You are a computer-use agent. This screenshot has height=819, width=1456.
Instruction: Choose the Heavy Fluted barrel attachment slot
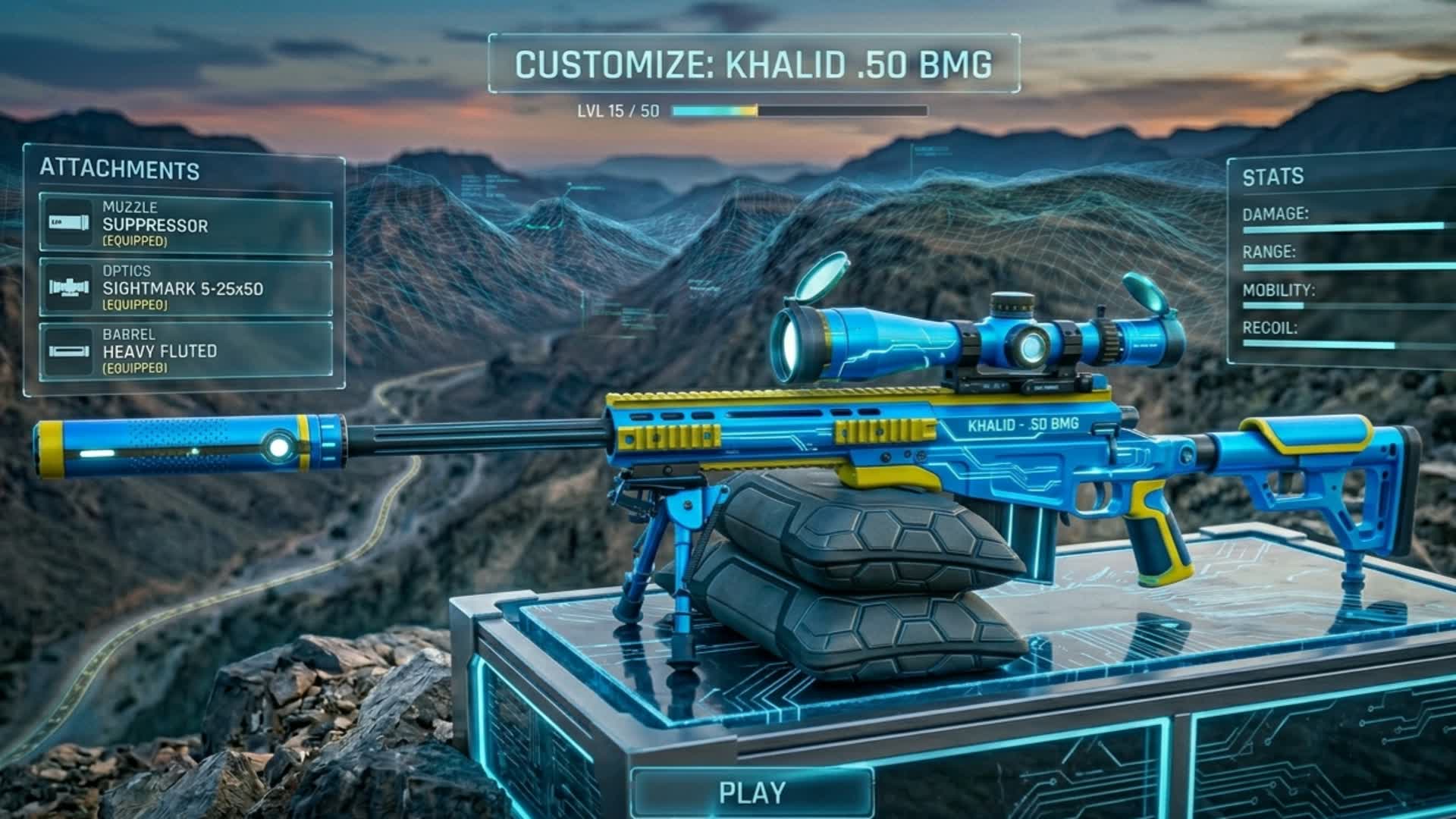pos(186,351)
